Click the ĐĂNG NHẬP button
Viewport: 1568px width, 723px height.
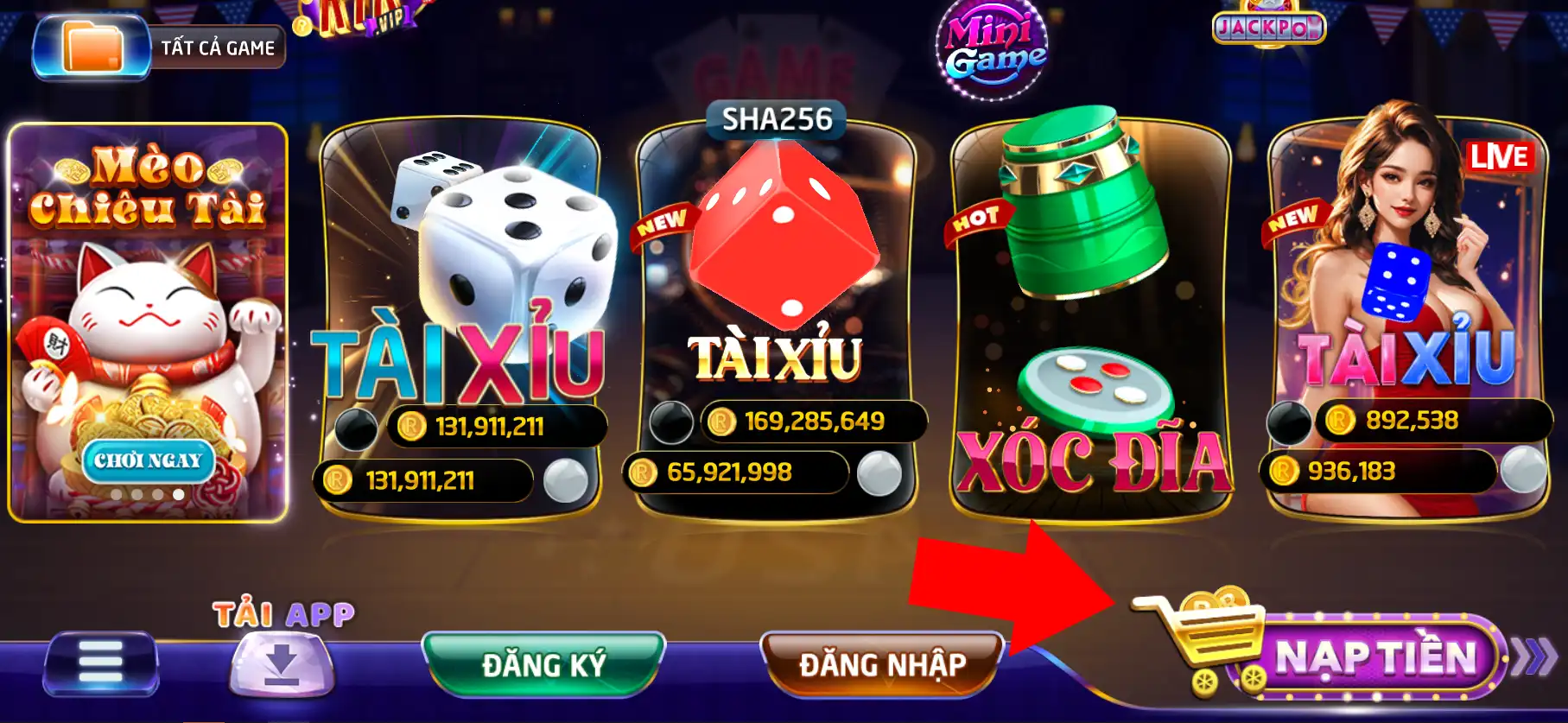coord(879,663)
